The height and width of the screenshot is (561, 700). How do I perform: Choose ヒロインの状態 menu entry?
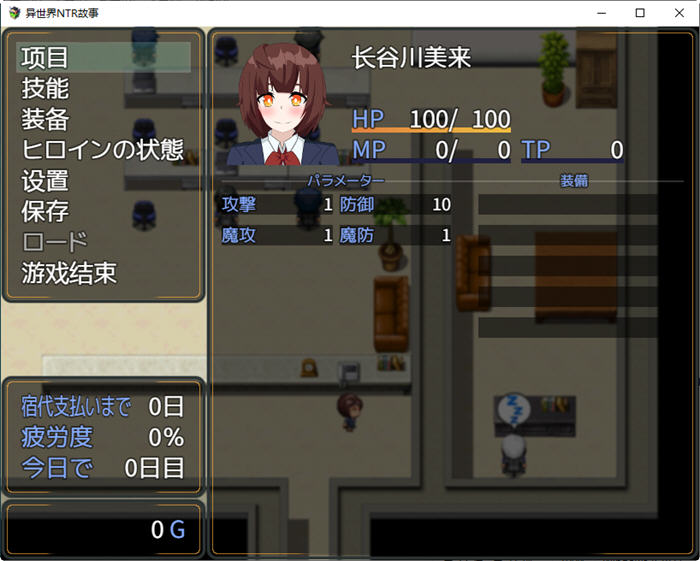click(103, 151)
